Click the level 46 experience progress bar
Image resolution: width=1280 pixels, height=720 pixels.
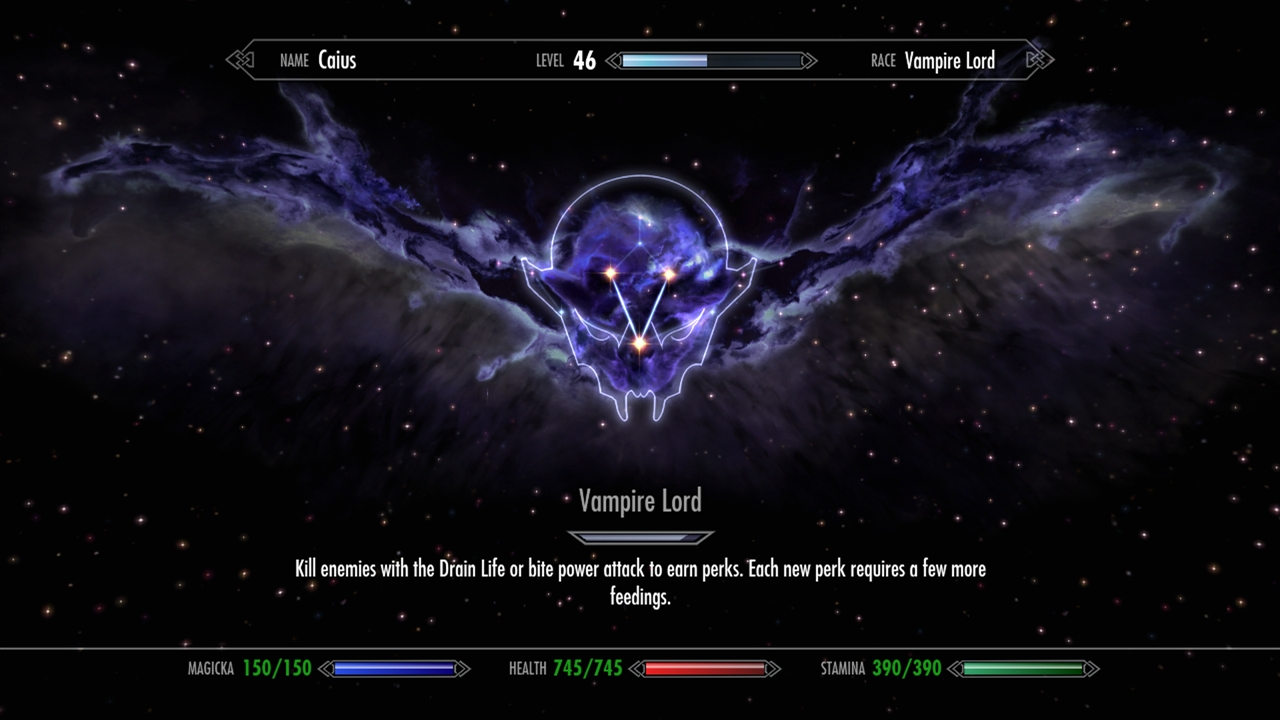pos(710,60)
